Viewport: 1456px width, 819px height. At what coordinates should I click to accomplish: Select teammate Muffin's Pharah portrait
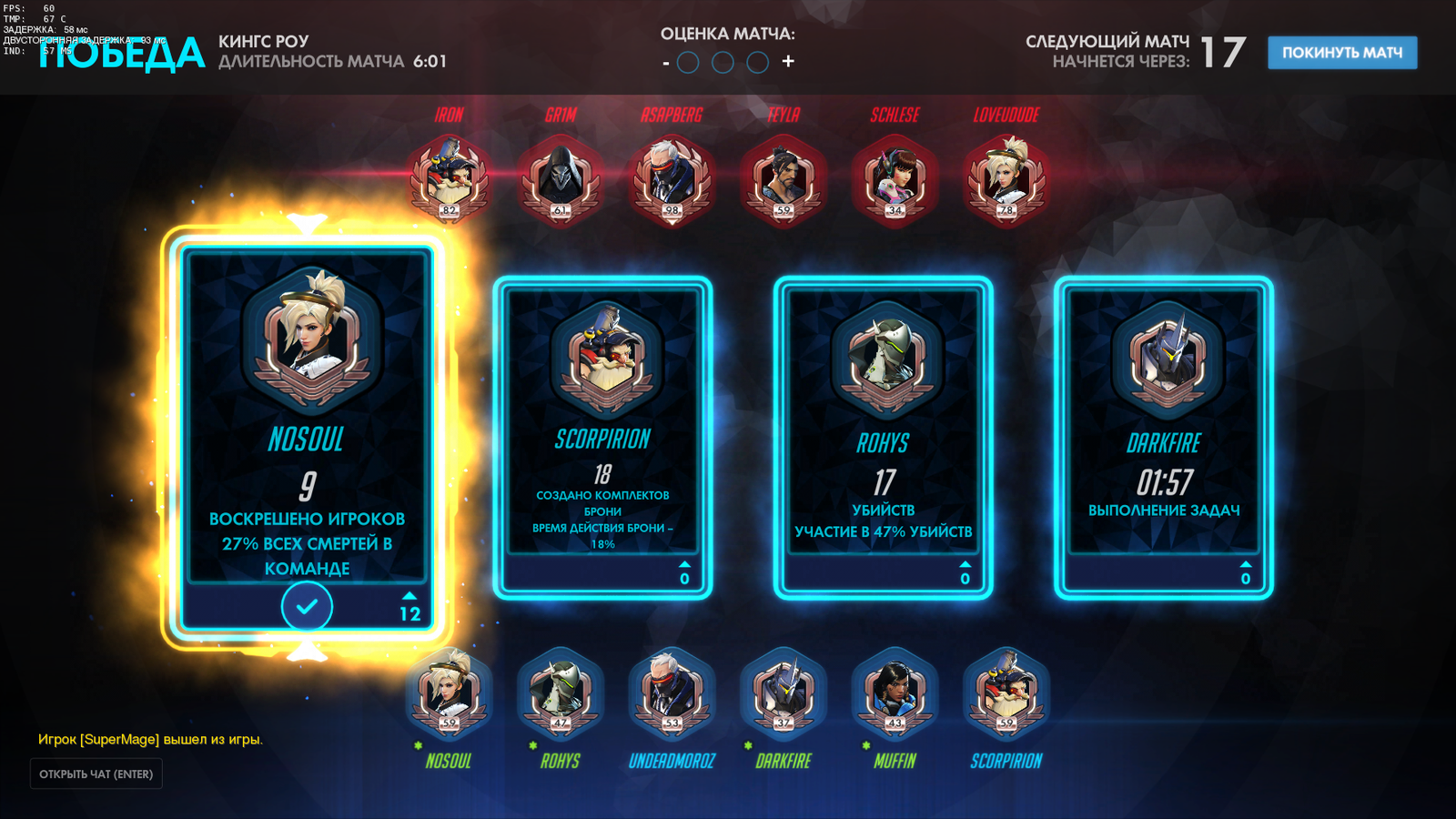[895, 693]
